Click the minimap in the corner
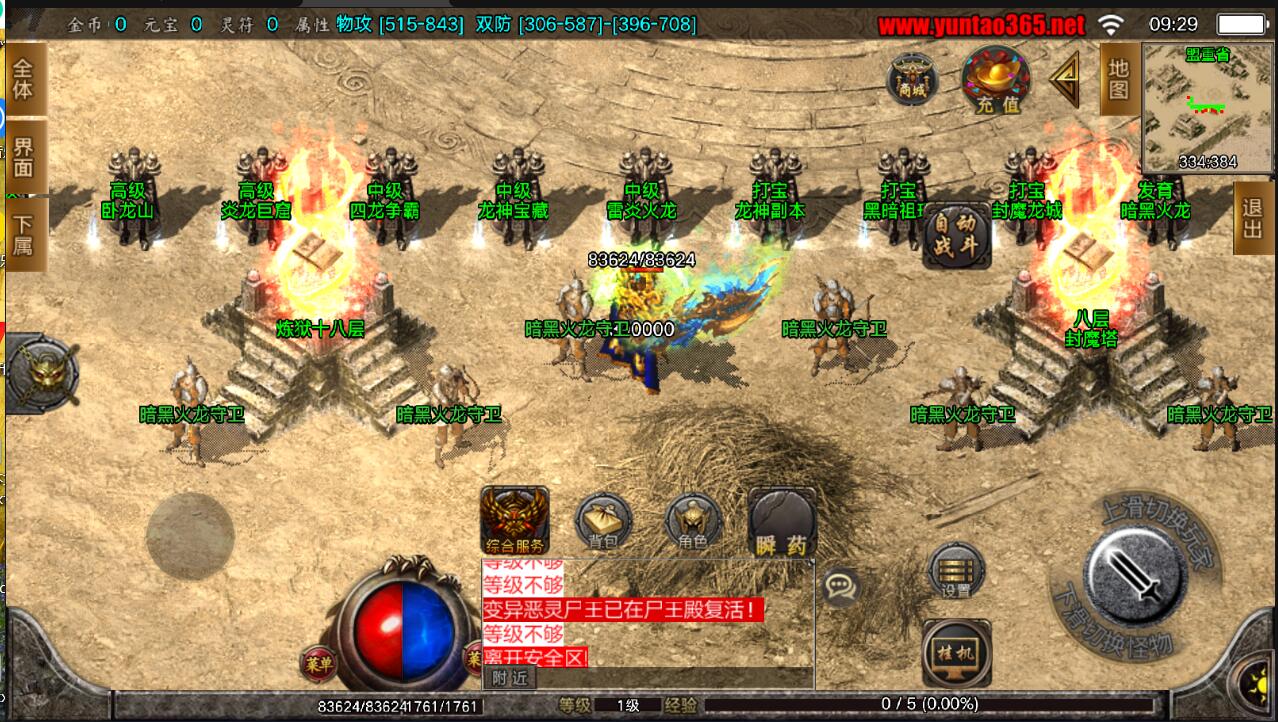 point(1208,109)
